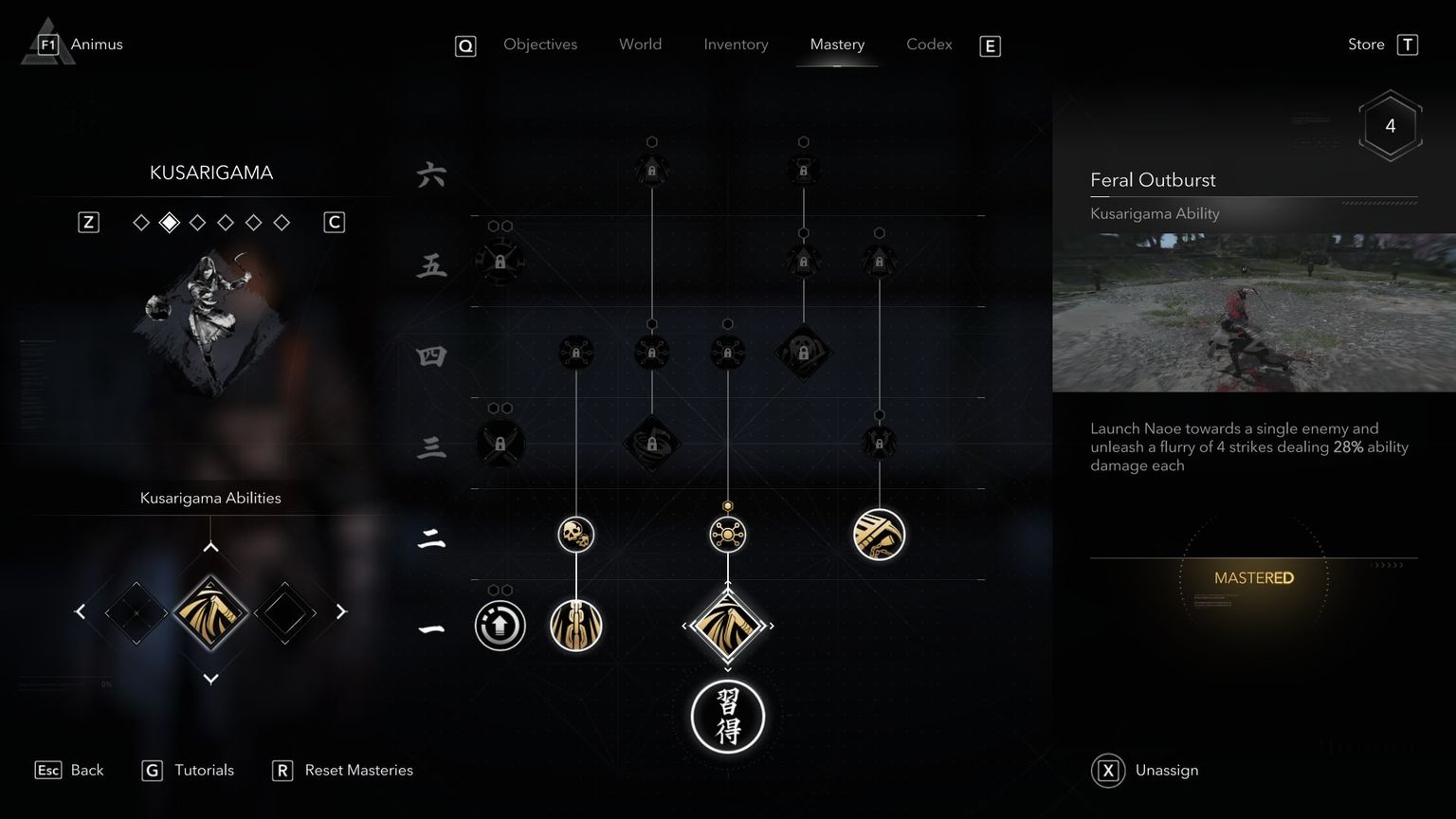Image resolution: width=1456 pixels, height=819 pixels.
Task: Click the locked diamond node in row four
Action: click(804, 354)
